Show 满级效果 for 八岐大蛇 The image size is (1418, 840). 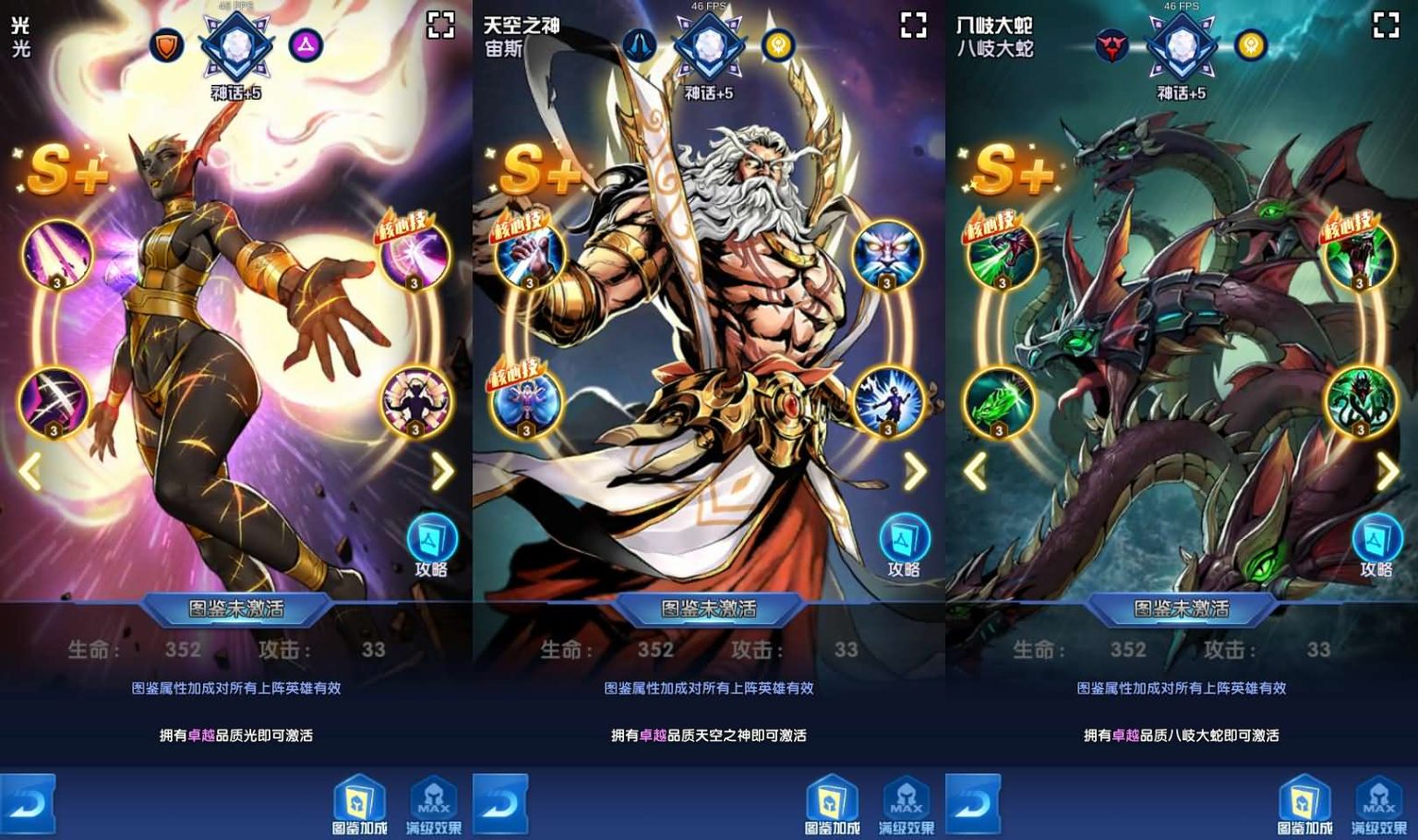[x=1378, y=805]
